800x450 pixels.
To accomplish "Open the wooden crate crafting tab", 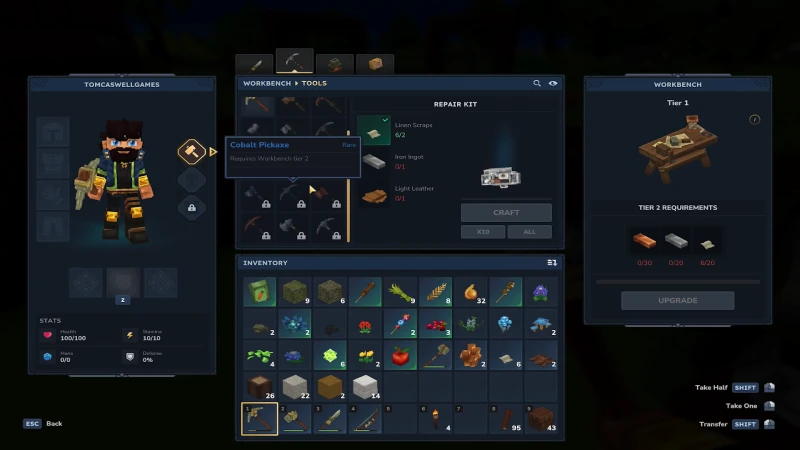I will 374,64.
